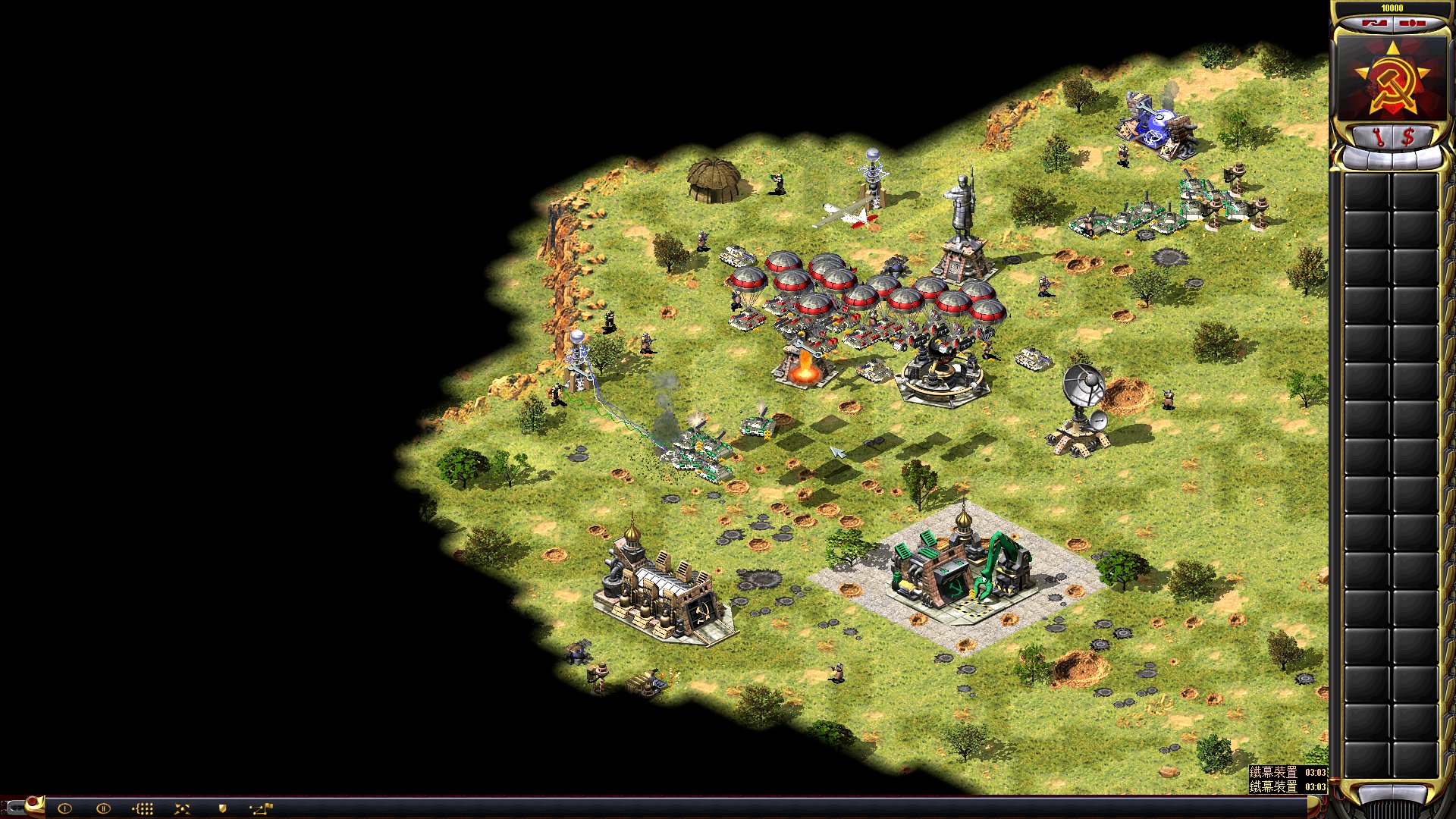Toggle sell mode with the dollar button
Viewport: 1456px width, 819px height.
click(x=1408, y=137)
